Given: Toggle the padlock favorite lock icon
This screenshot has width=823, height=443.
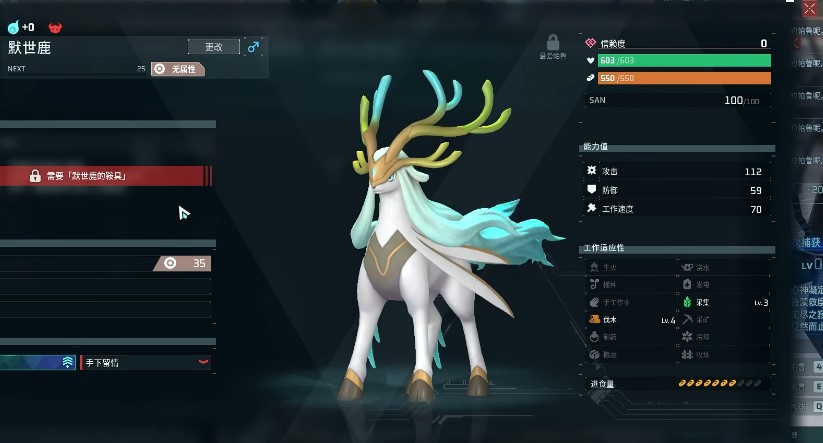Looking at the screenshot, I should [551, 43].
